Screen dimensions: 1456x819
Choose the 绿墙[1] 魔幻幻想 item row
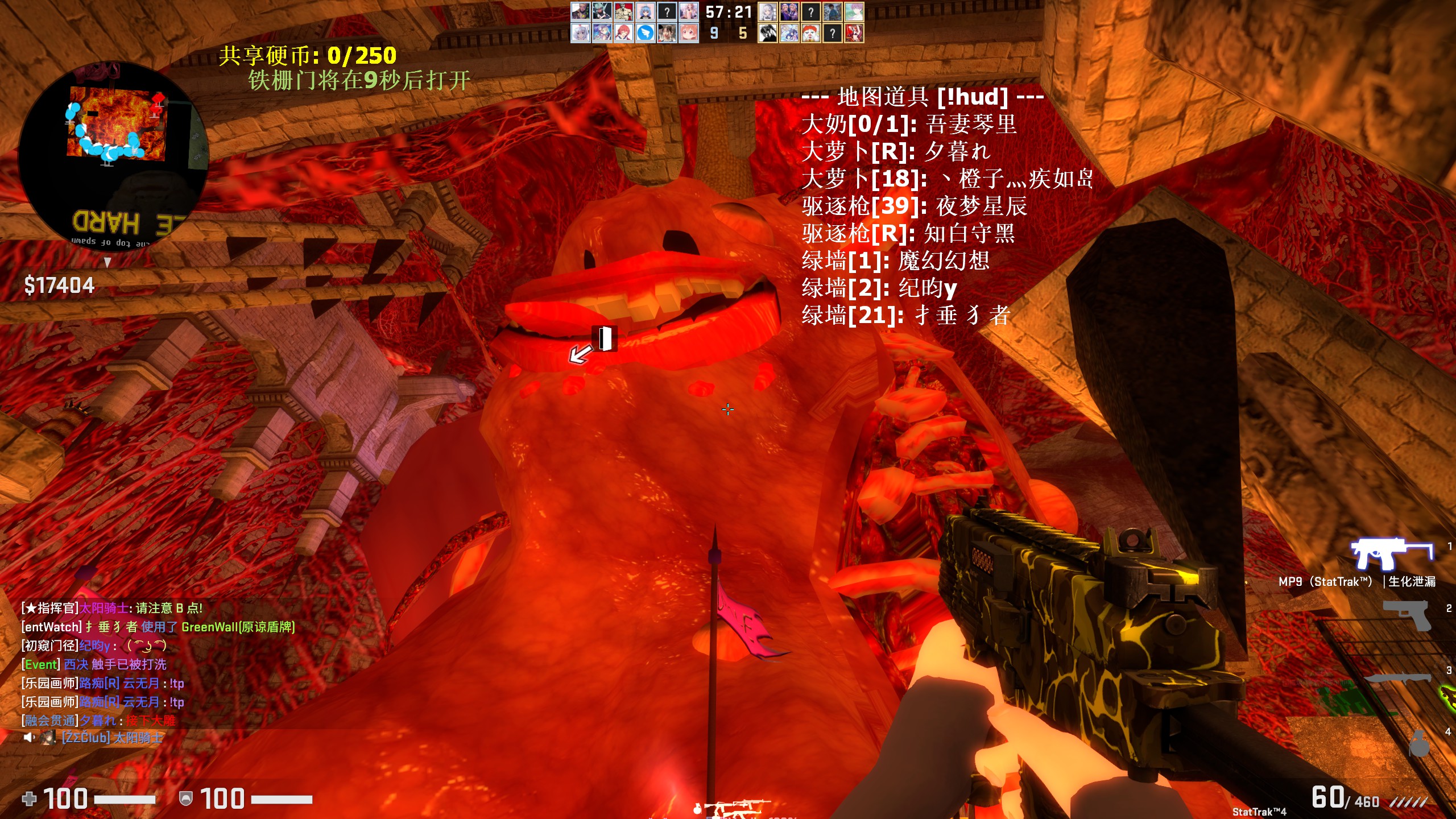coord(895,260)
